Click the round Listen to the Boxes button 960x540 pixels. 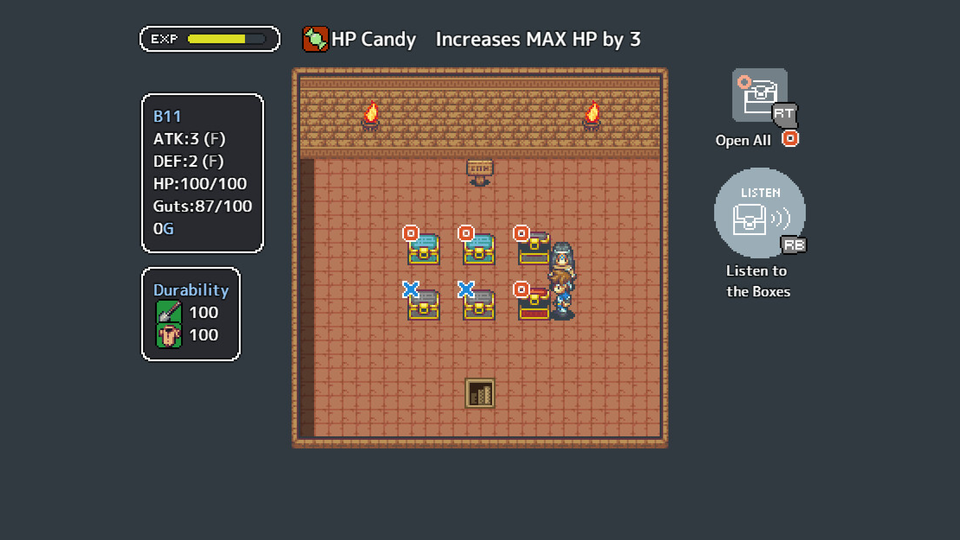(759, 213)
